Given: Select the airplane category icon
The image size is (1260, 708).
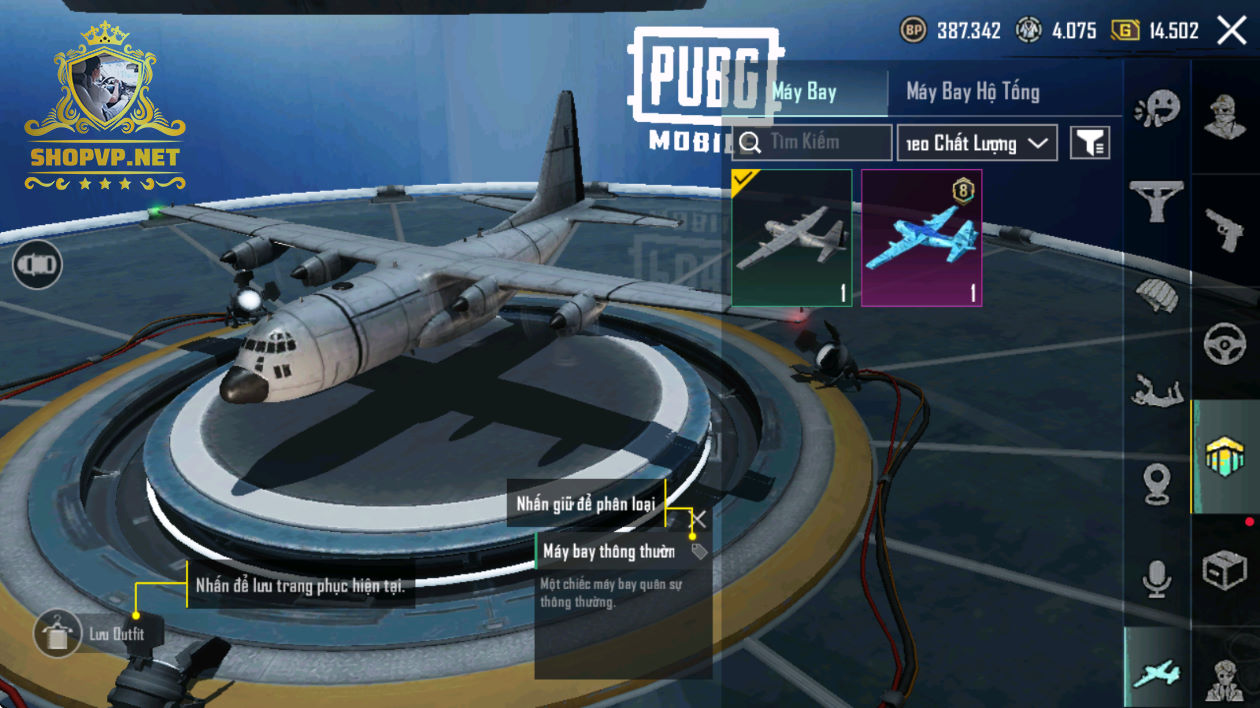Looking at the screenshot, I should (x=1157, y=673).
